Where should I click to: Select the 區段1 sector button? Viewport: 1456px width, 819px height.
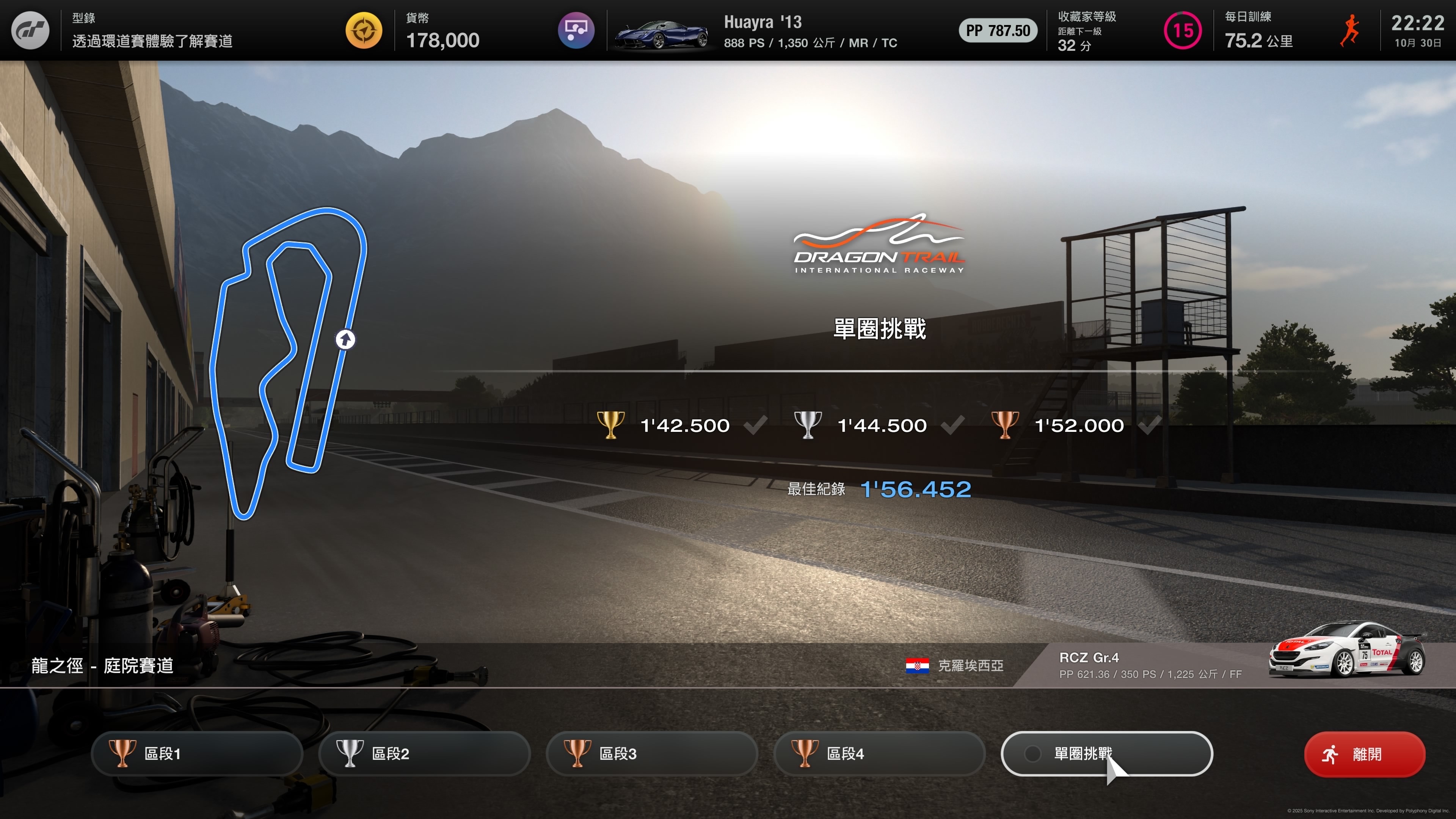197,753
